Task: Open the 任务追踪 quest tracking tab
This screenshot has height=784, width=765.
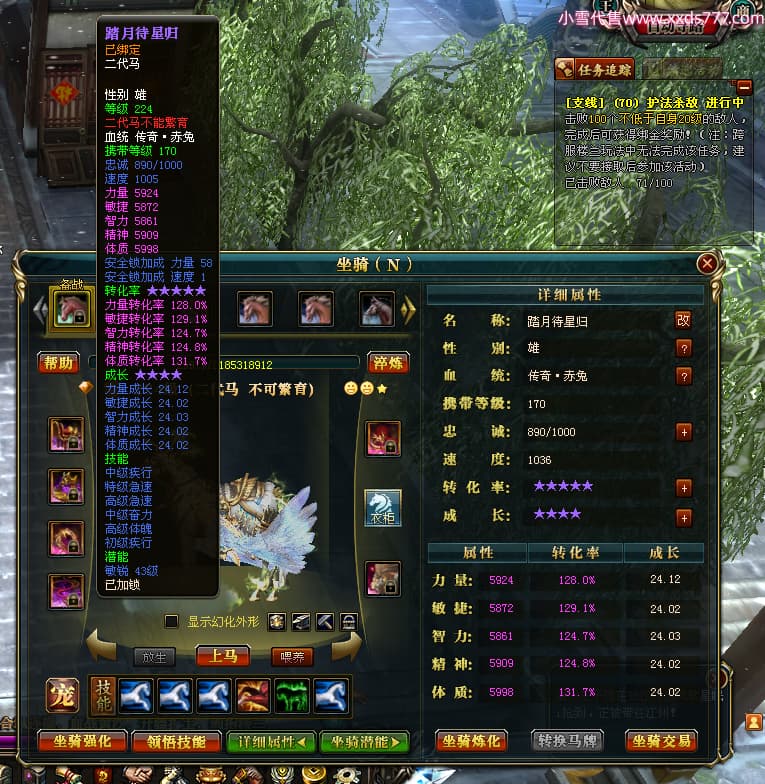Action: [x=594, y=69]
